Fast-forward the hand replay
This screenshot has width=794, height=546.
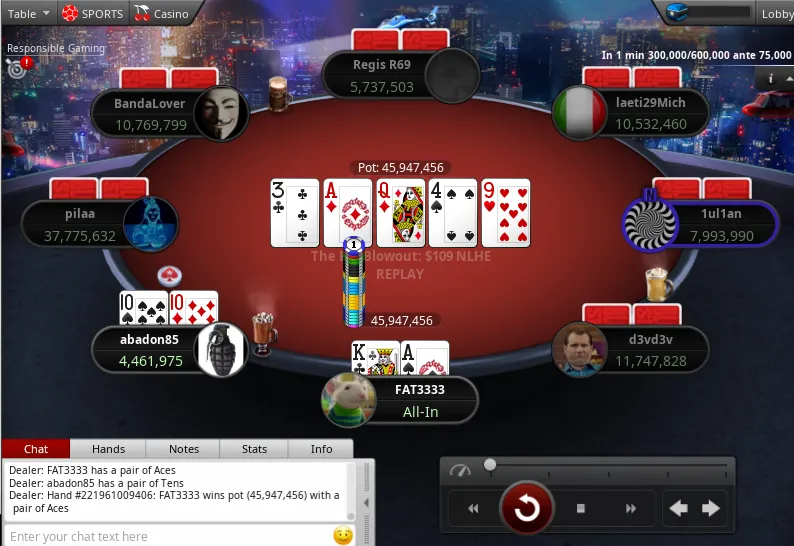pyautogui.click(x=631, y=509)
